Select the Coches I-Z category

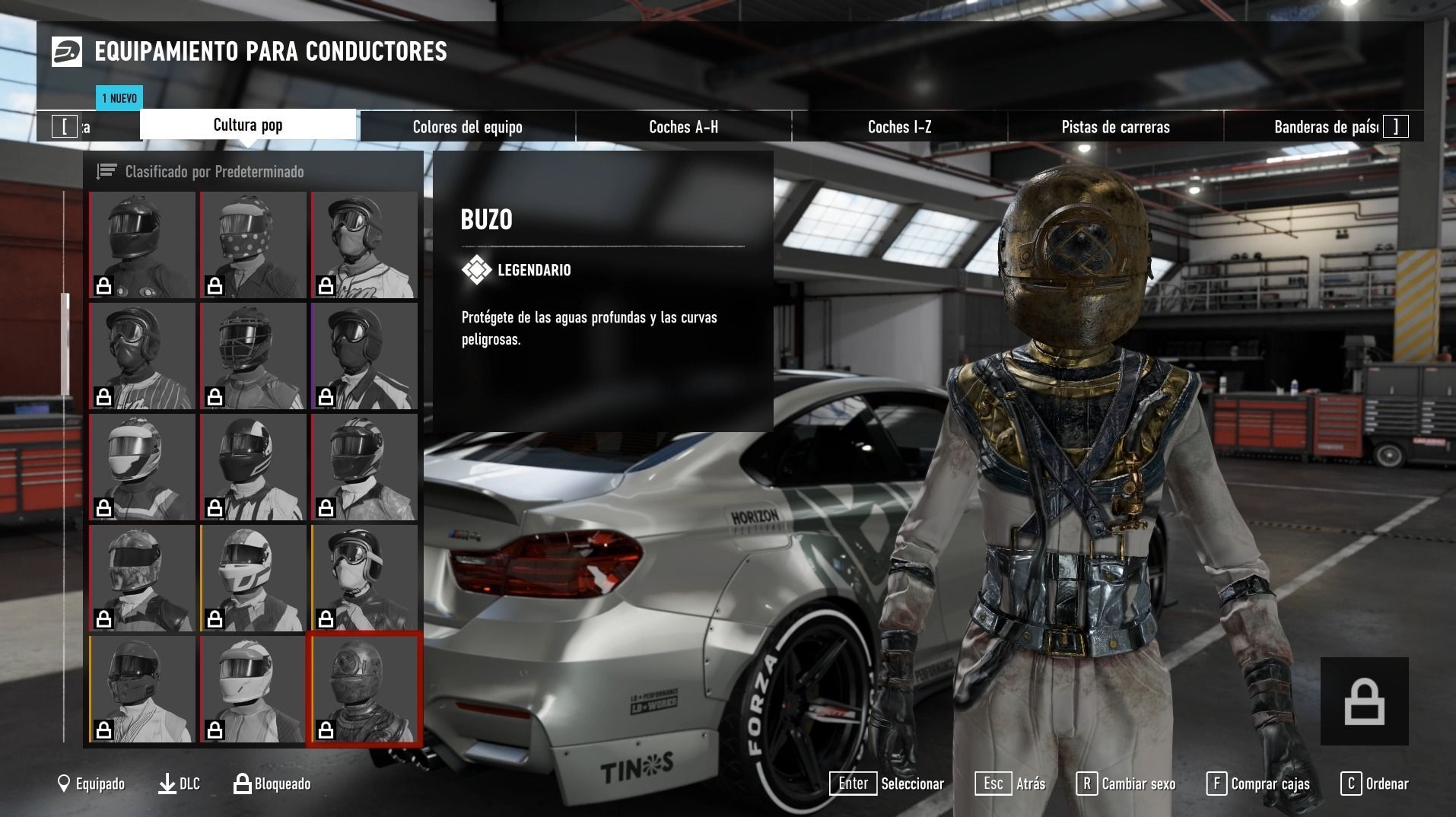point(899,127)
